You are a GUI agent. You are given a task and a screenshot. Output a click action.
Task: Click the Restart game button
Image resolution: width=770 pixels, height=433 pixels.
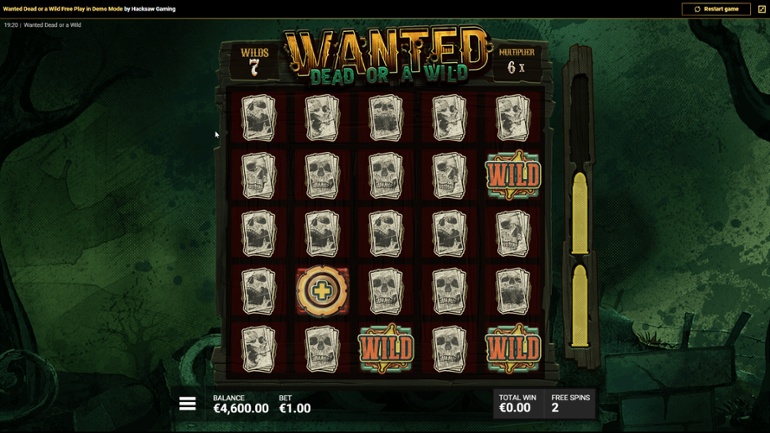pyautogui.click(x=716, y=9)
